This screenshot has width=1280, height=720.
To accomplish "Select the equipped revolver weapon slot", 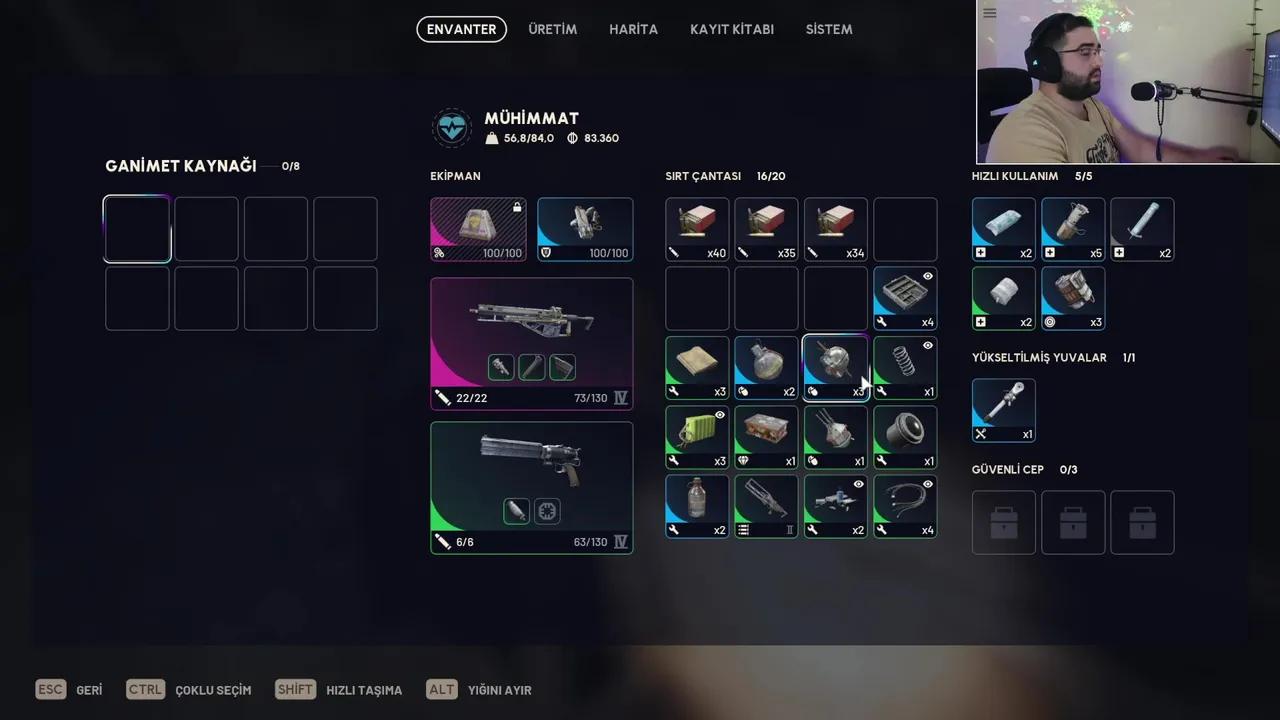I will tap(531, 487).
